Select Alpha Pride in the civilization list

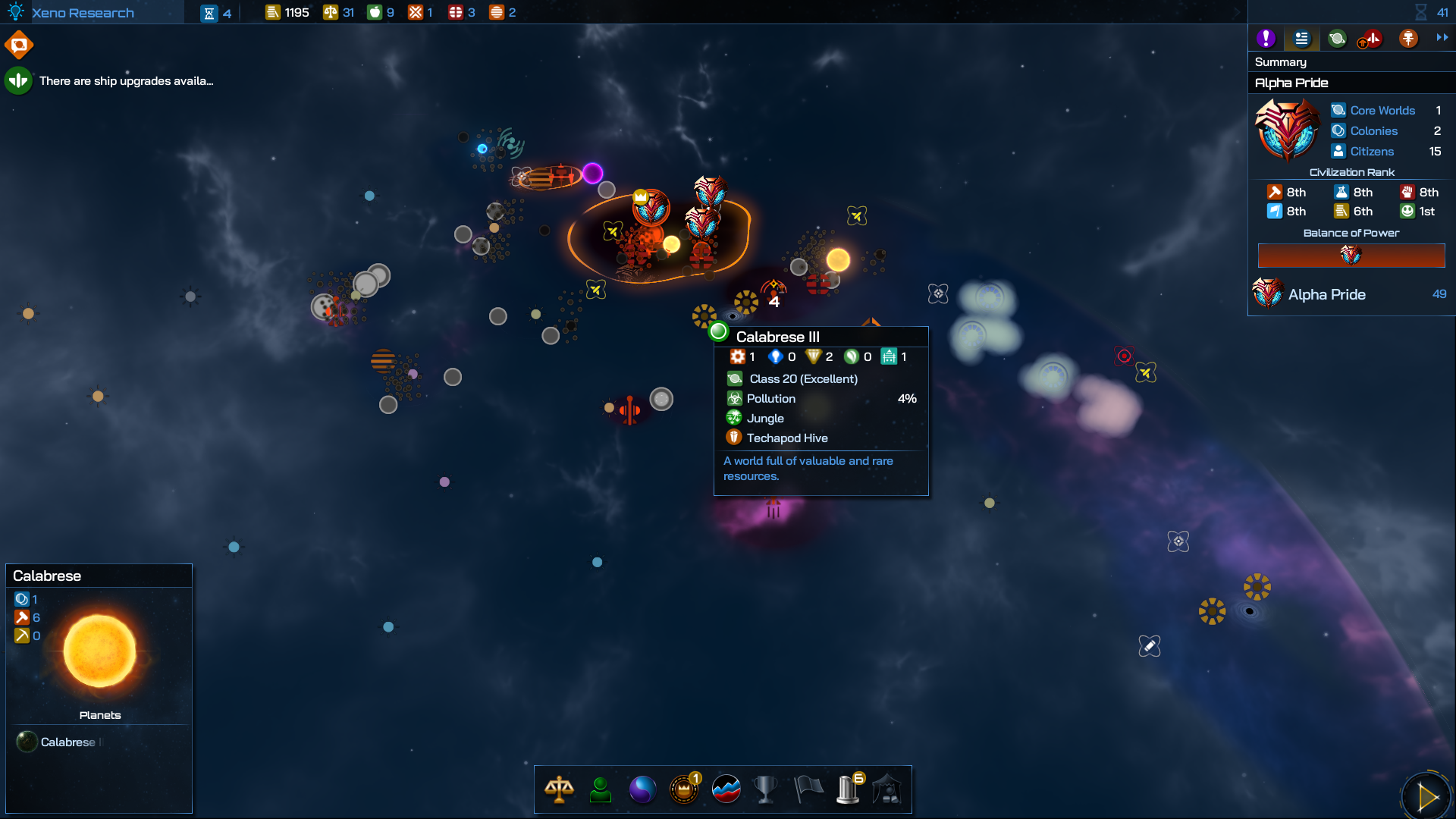1326,294
